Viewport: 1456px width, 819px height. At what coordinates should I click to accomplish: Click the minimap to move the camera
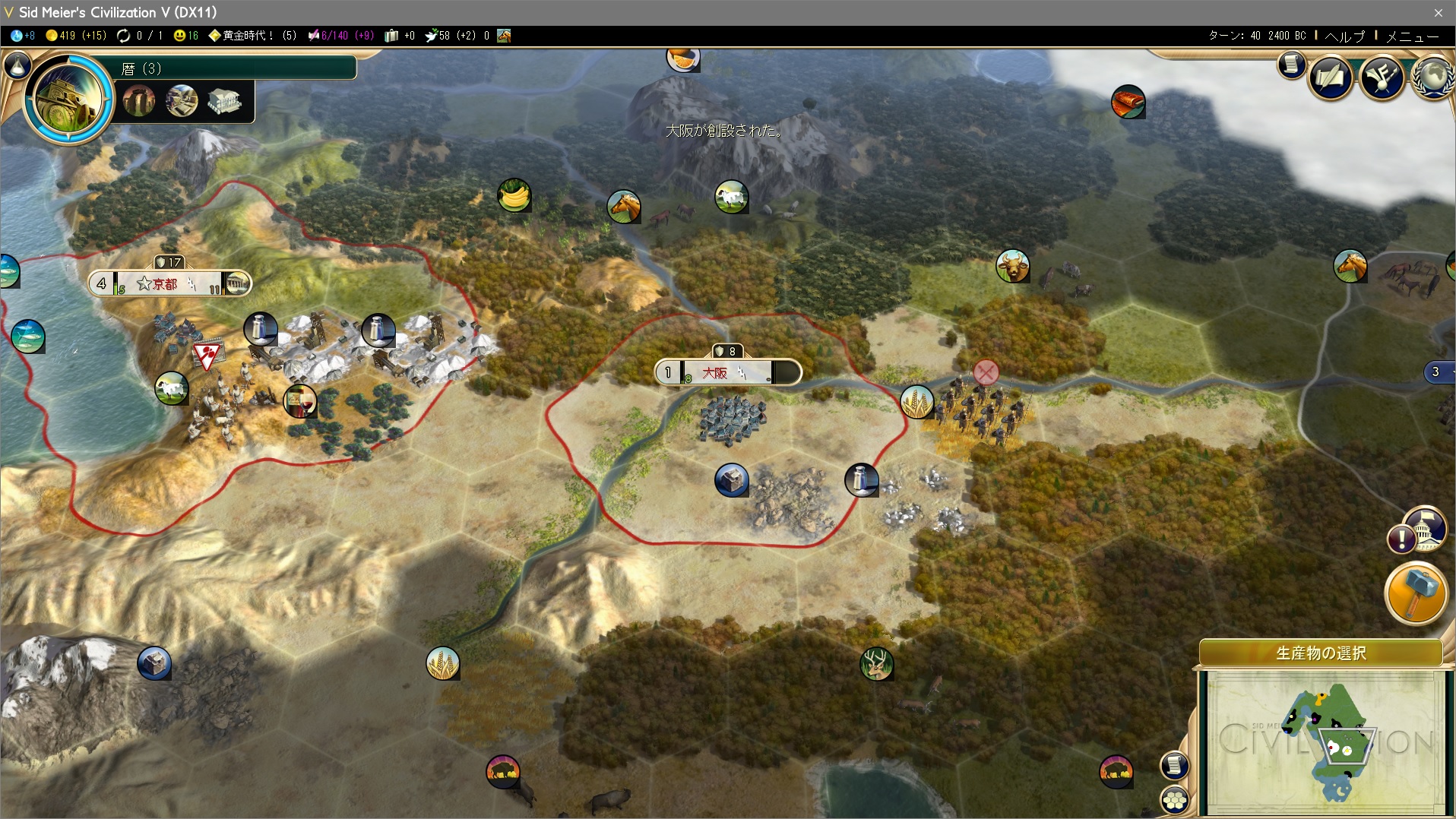pos(1325,741)
